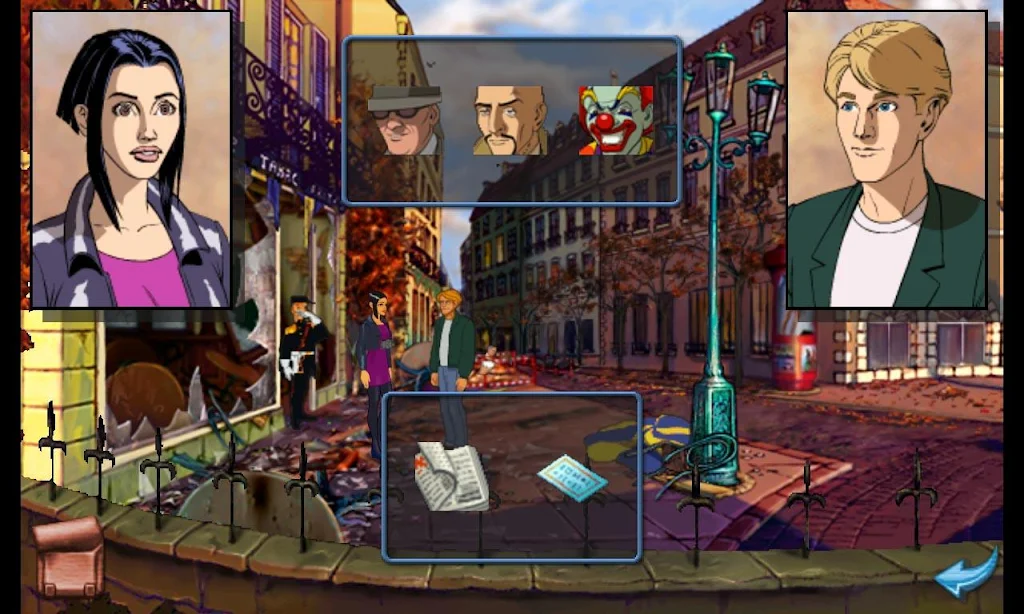The height and width of the screenshot is (614, 1024).
Task: Select the clown face topic
Action: [615, 120]
